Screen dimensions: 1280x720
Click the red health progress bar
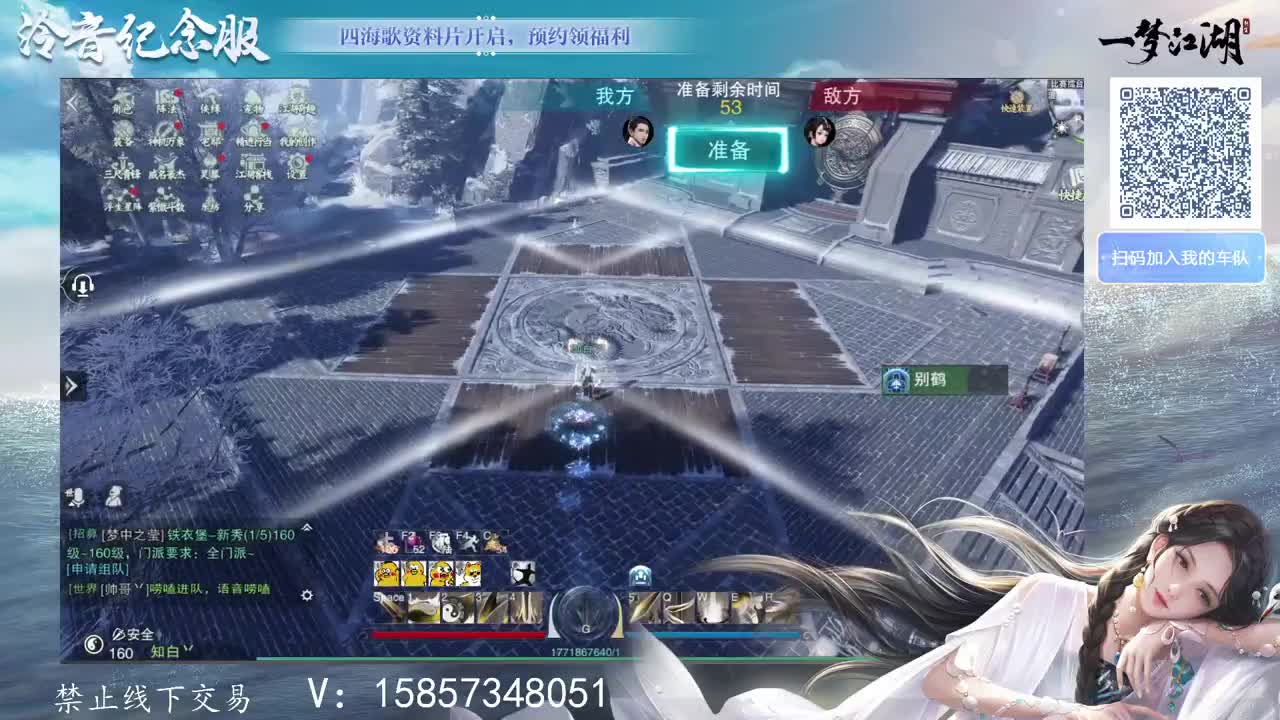point(458,634)
